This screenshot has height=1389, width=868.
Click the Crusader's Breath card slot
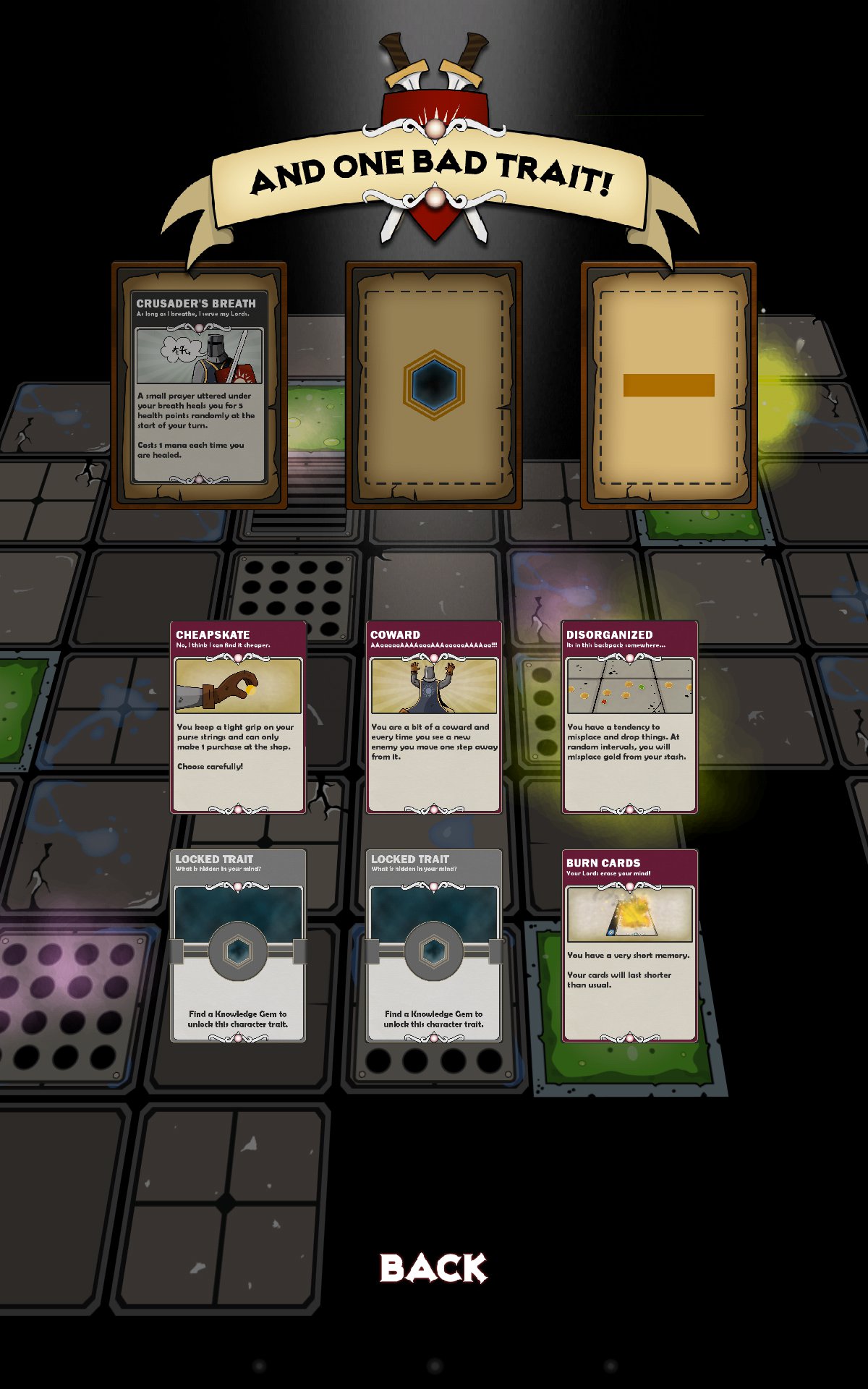(x=199, y=386)
